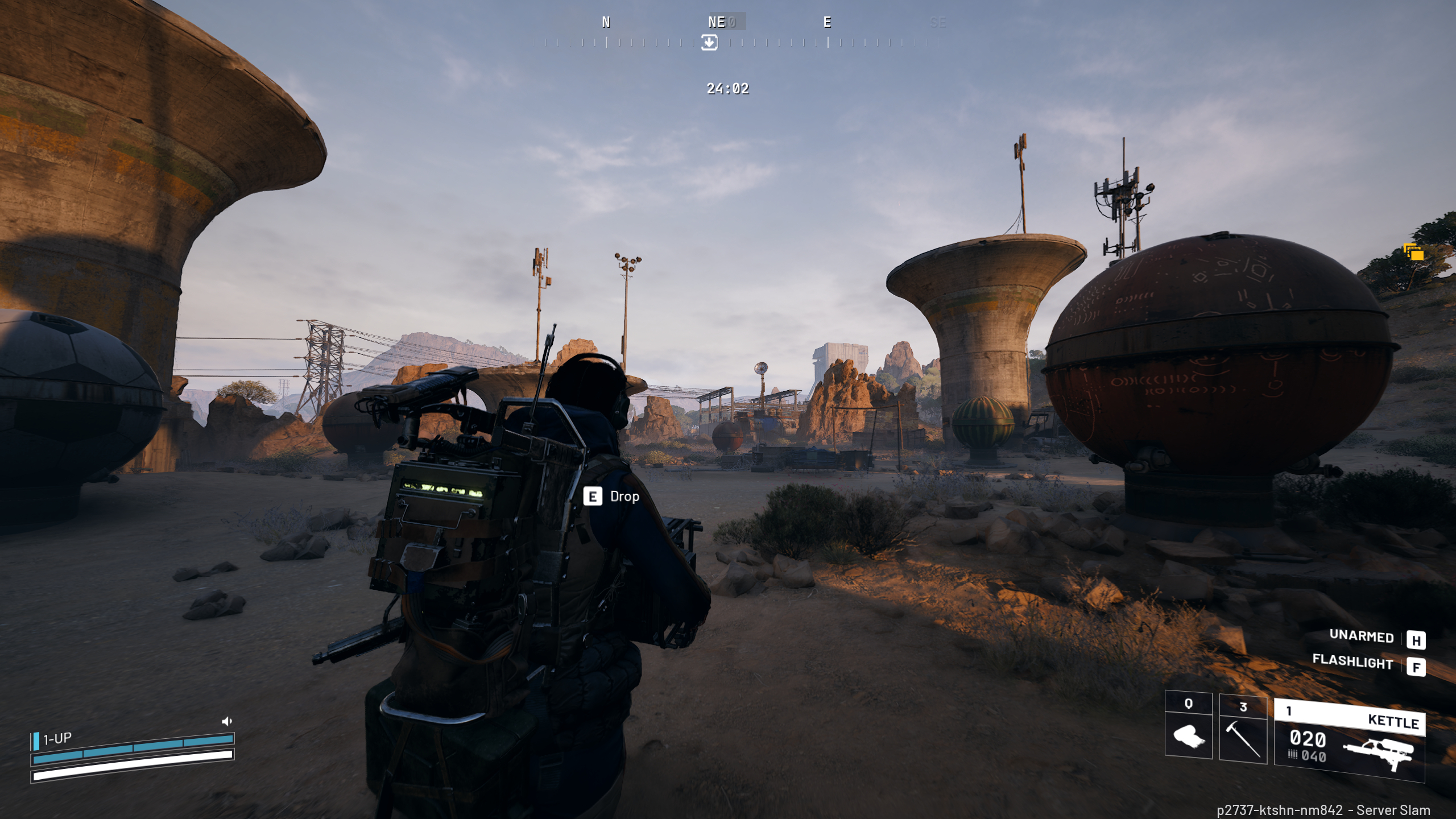The width and height of the screenshot is (1456, 819).
Task: Click the 24:02 timer display
Action: (727, 89)
